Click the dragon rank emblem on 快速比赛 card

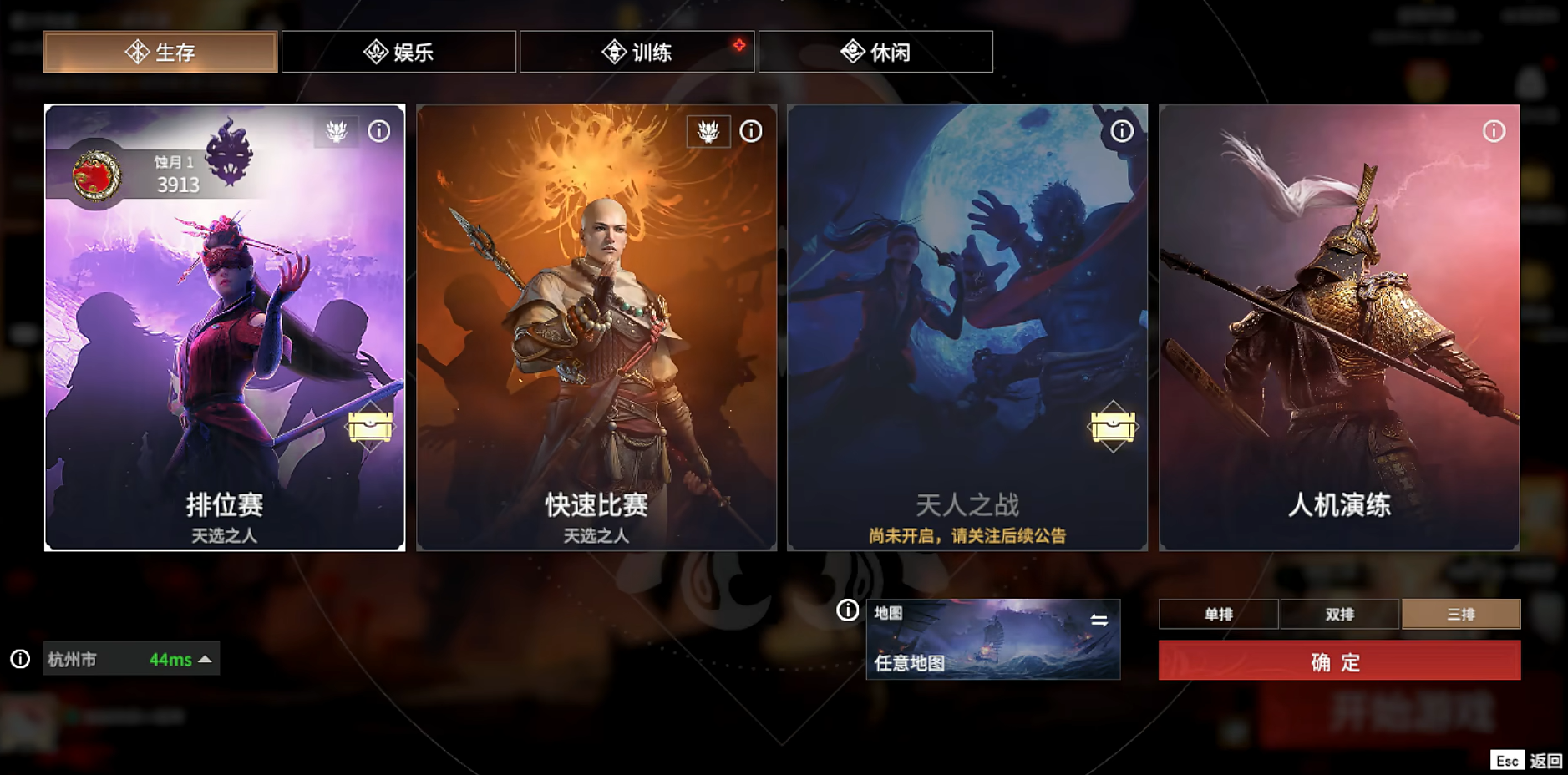(707, 130)
